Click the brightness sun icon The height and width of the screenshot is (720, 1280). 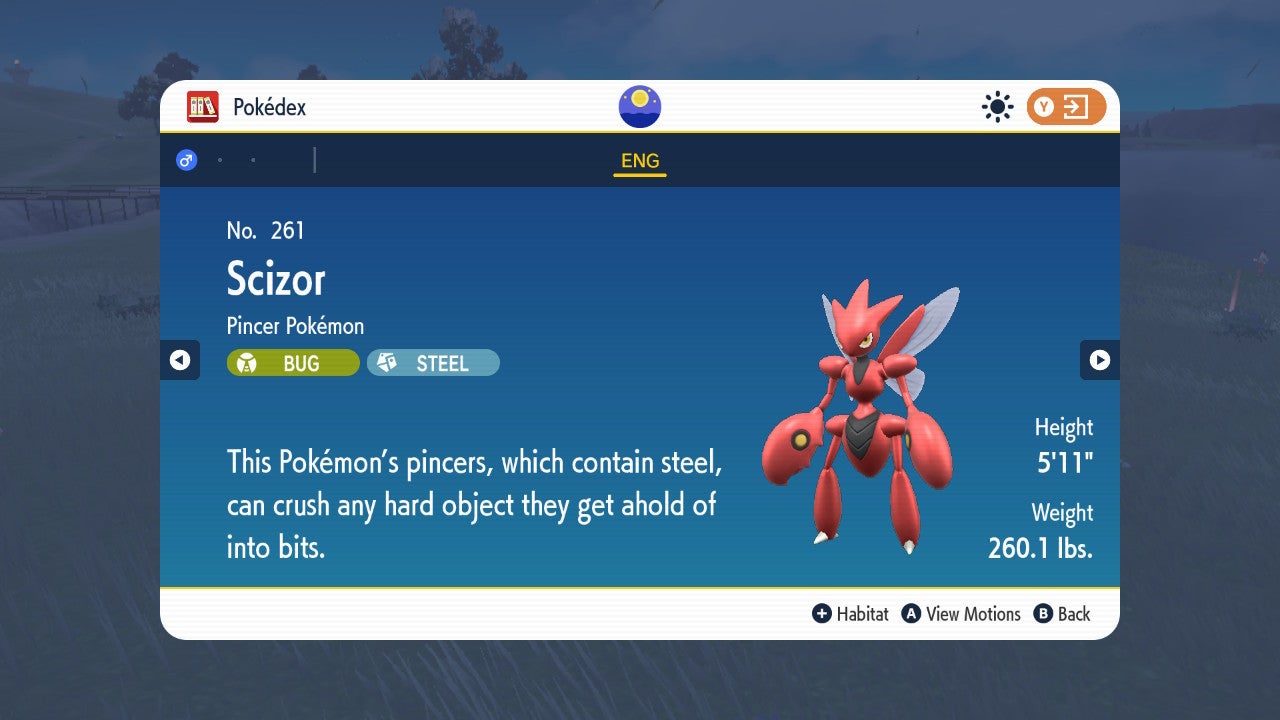click(997, 106)
